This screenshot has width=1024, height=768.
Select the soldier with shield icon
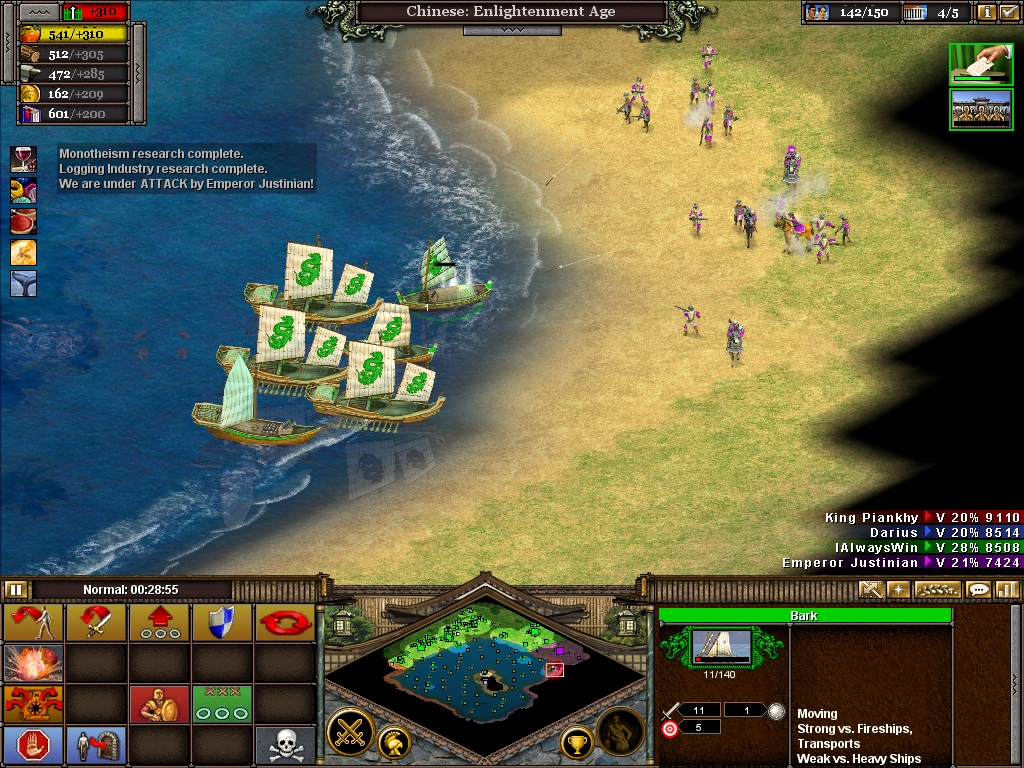click(159, 704)
